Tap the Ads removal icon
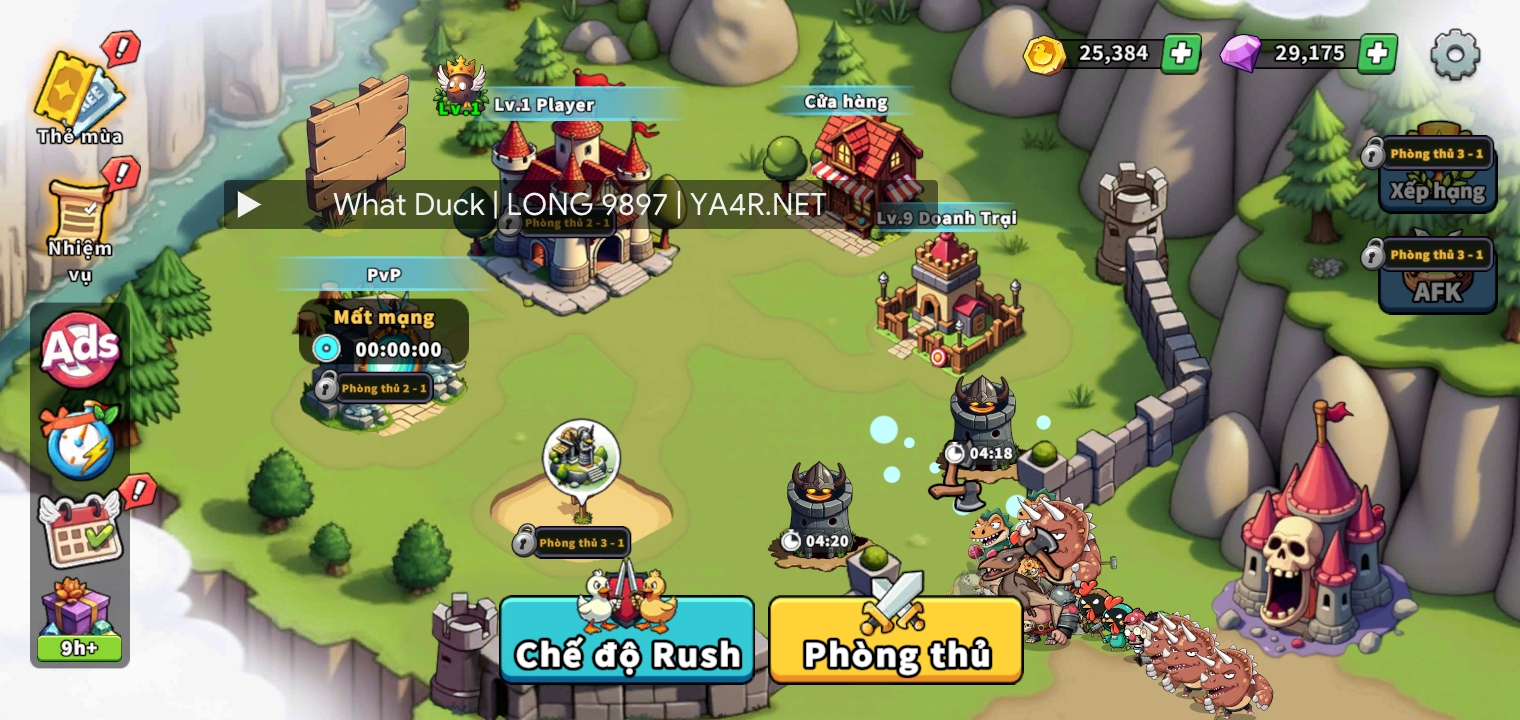Screen dimensions: 1520x720 [80, 349]
